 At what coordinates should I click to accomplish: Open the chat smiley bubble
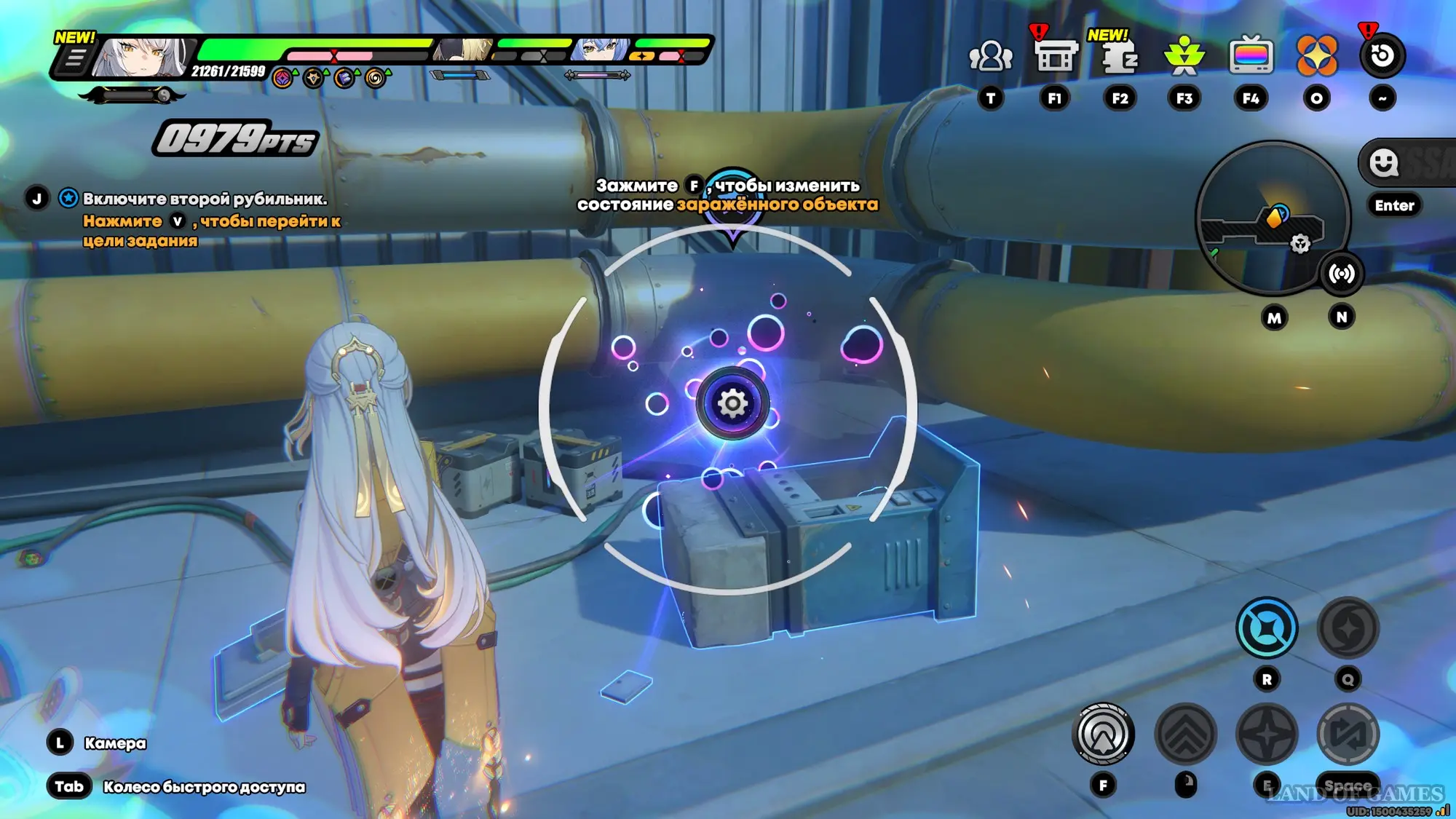1383,162
